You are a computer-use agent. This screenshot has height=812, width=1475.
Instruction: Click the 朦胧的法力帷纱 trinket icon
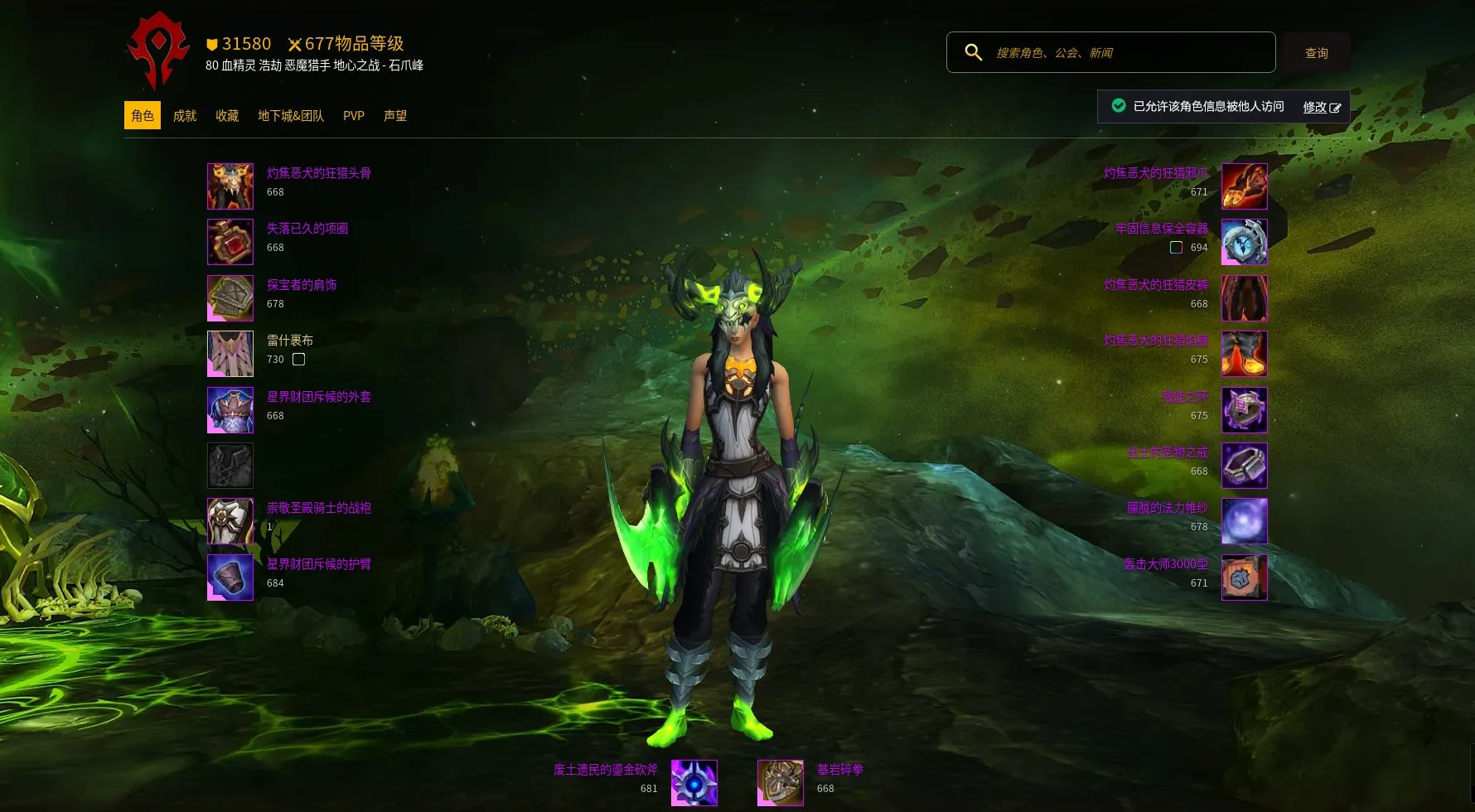1245,521
